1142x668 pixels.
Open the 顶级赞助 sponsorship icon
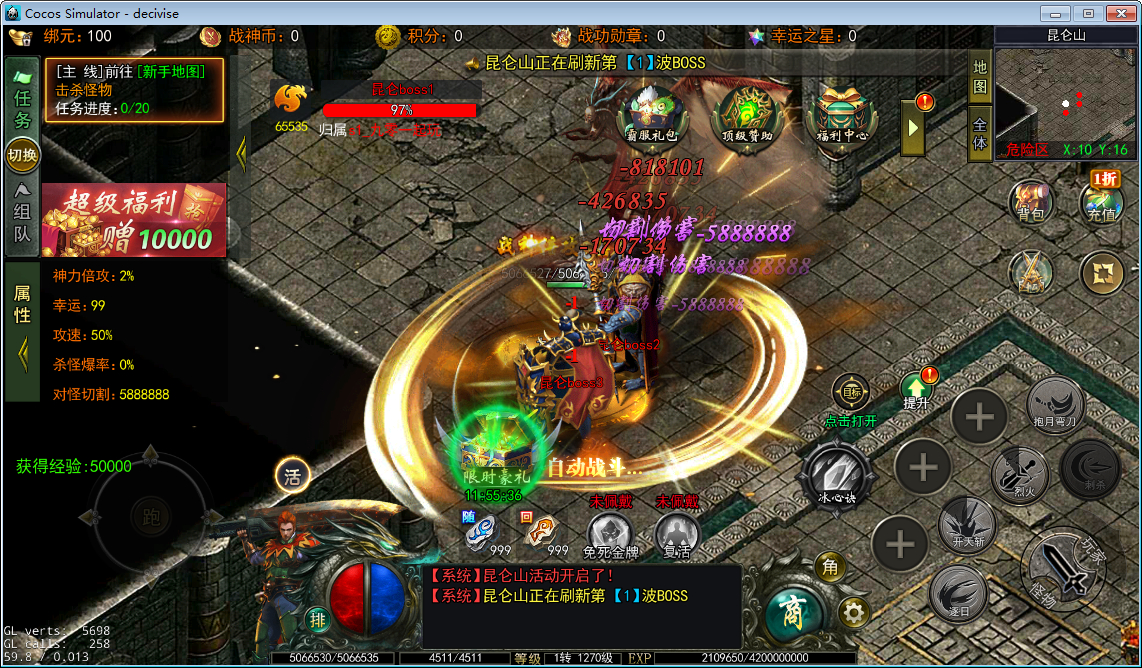point(745,115)
